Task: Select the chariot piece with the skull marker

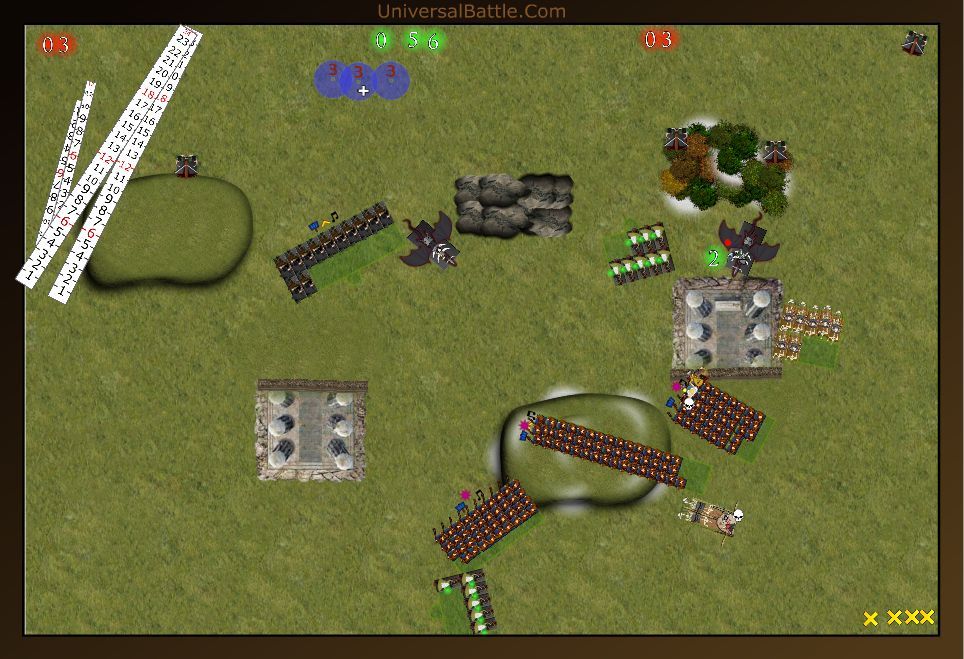Action: (711, 517)
